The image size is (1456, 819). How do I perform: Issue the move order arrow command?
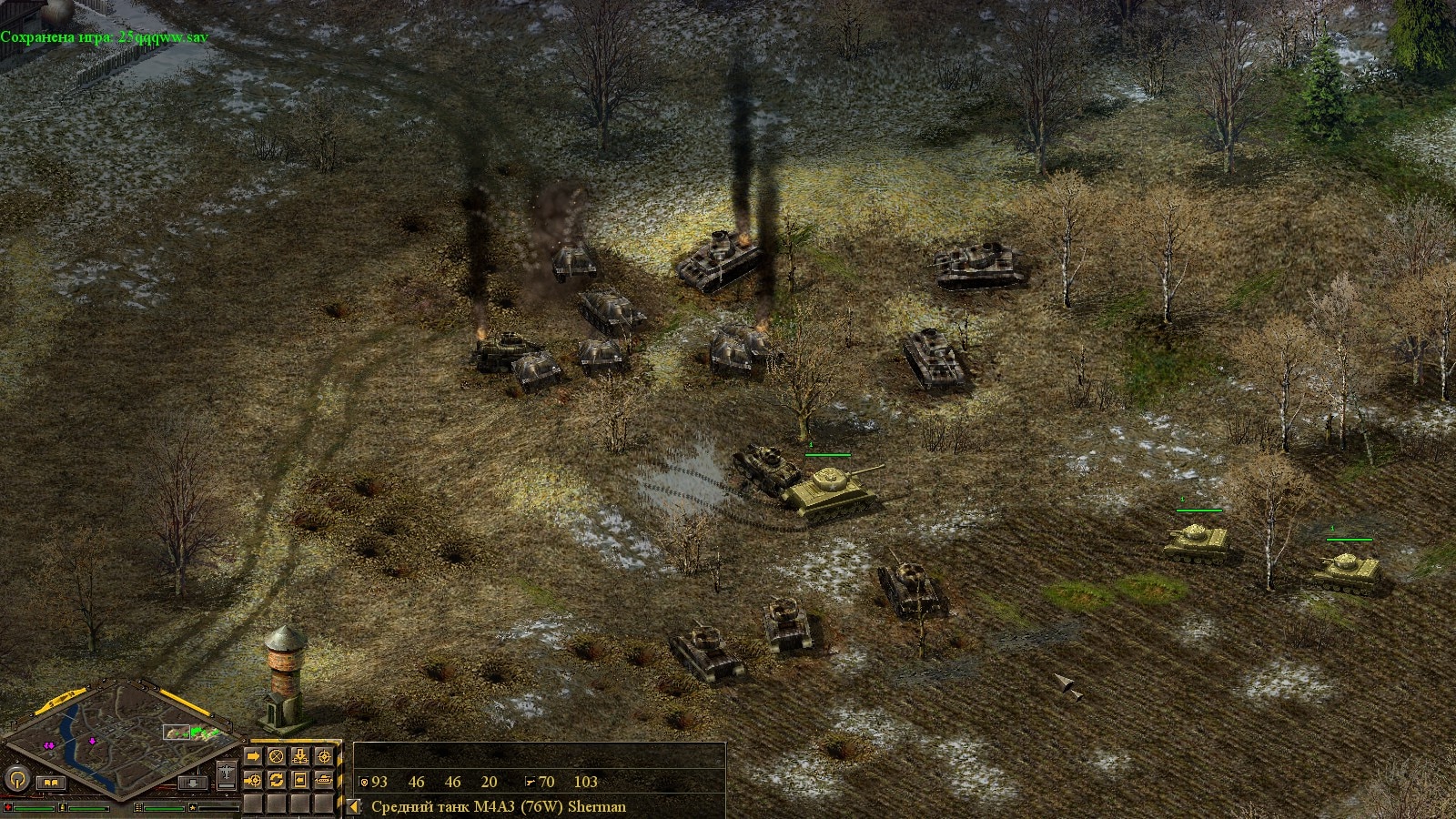(x=254, y=756)
